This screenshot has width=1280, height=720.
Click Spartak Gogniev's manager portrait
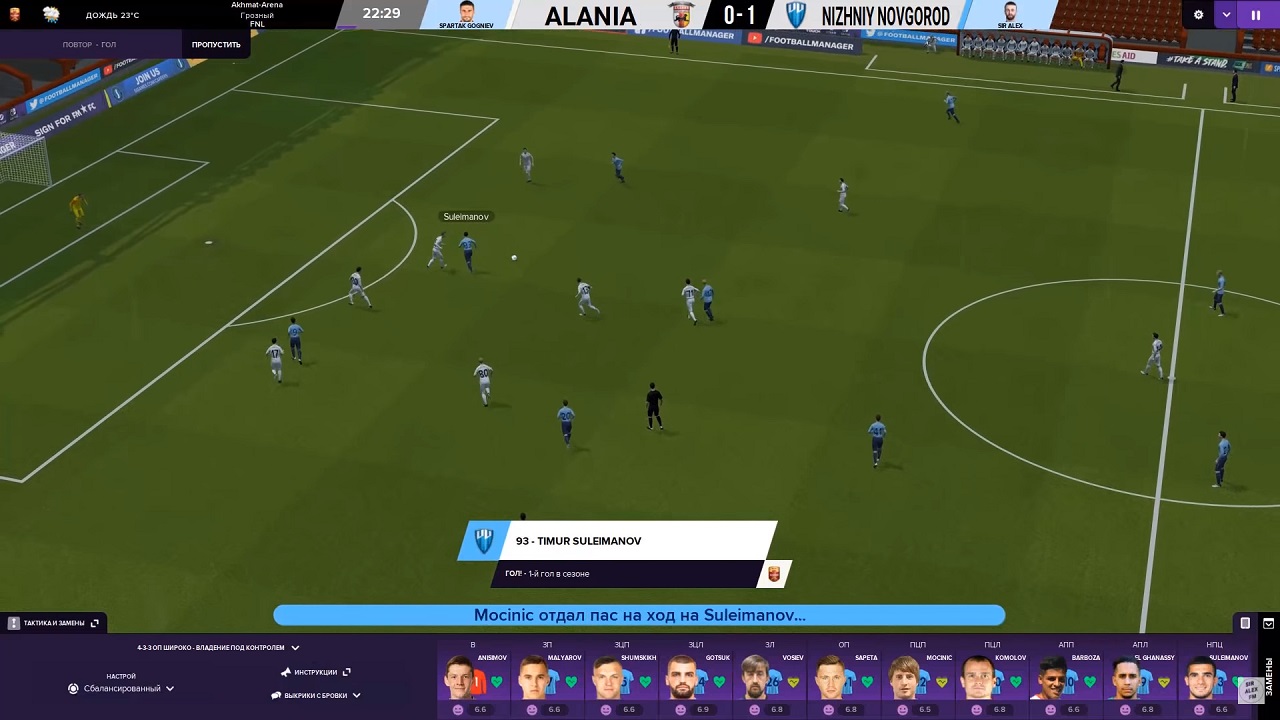tap(466, 12)
